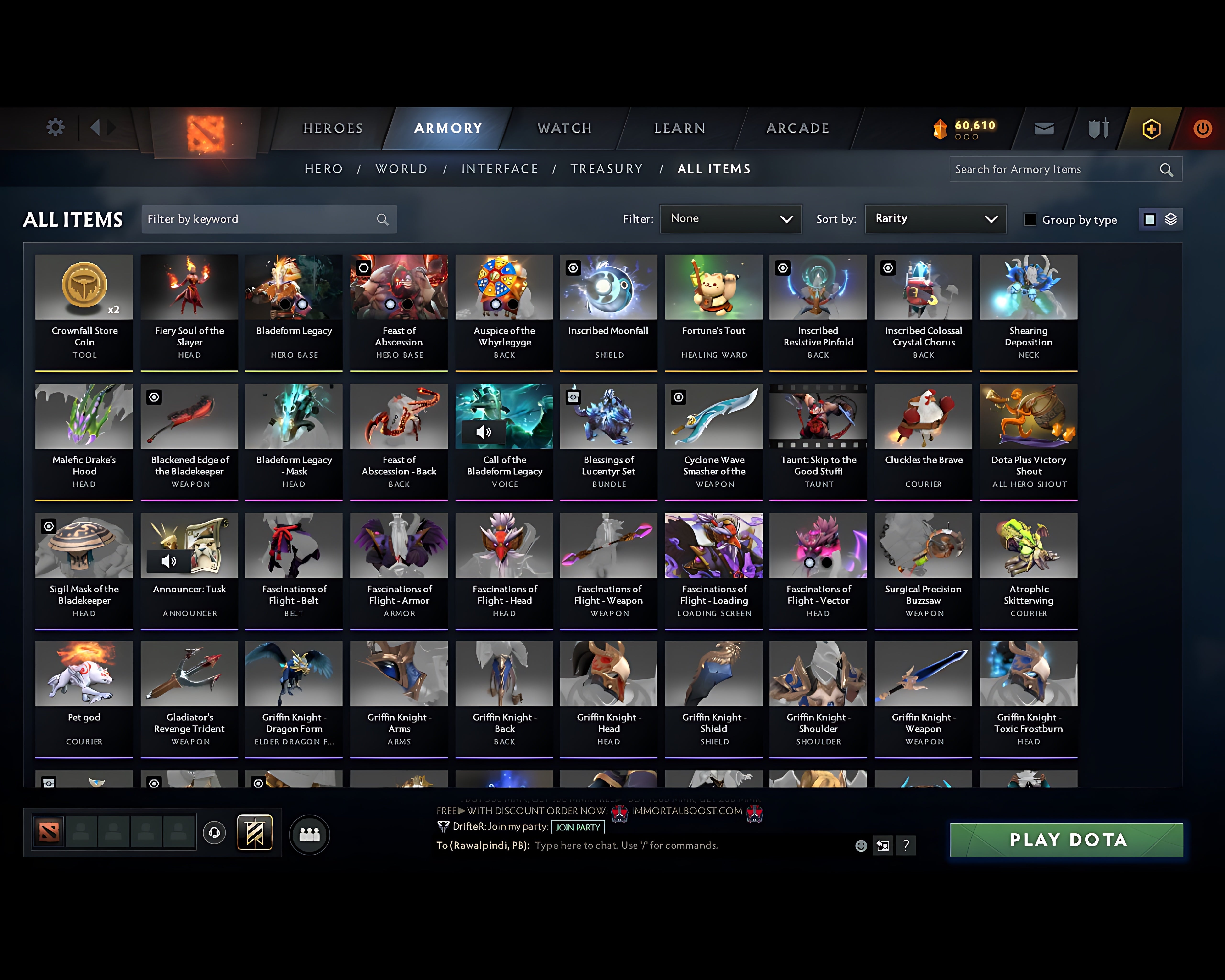1225x980 pixels.
Task: Click the guild banner icon
Action: pyautogui.click(x=255, y=832)
